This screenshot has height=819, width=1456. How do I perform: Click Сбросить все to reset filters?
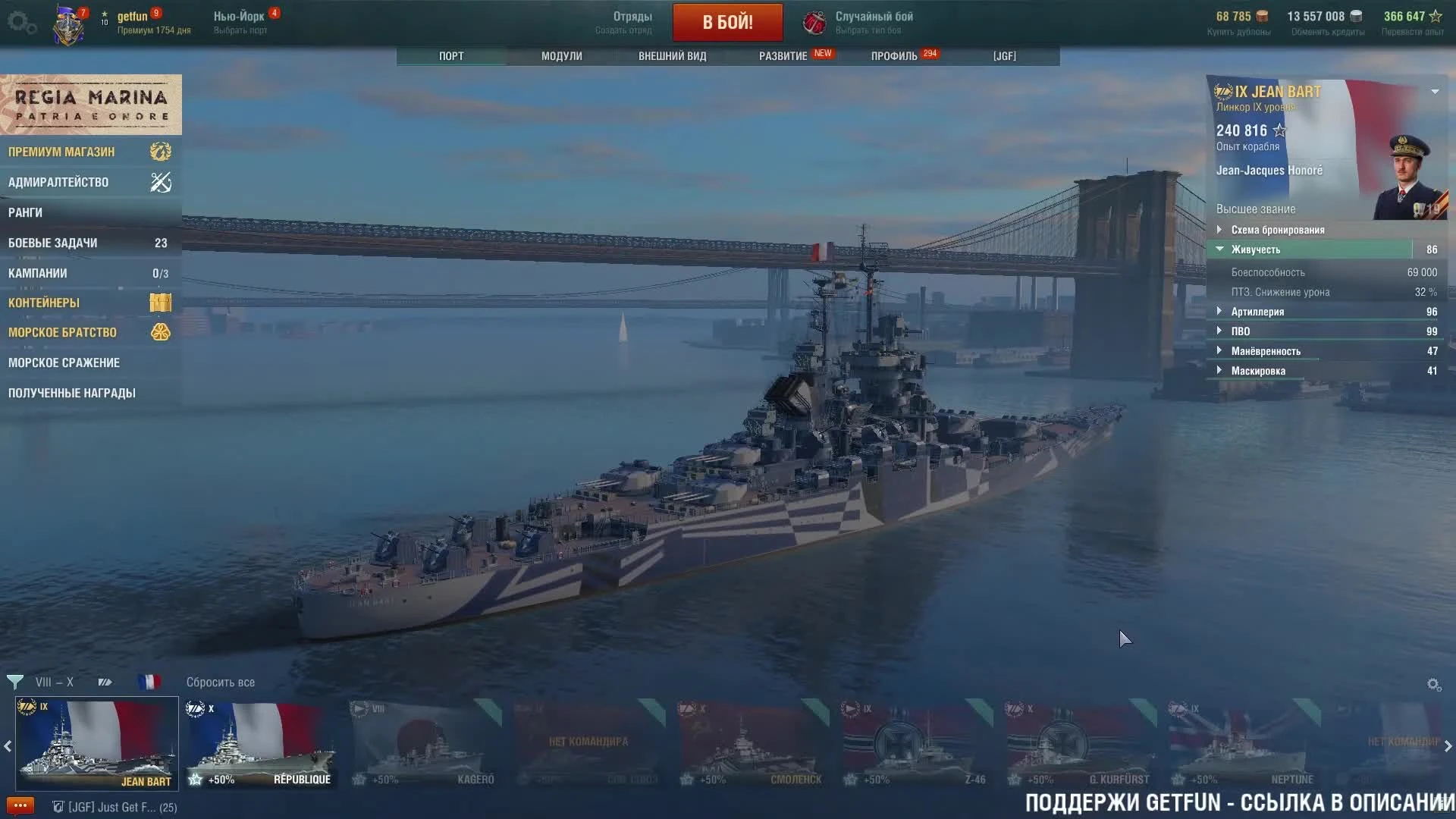(221, 682)
